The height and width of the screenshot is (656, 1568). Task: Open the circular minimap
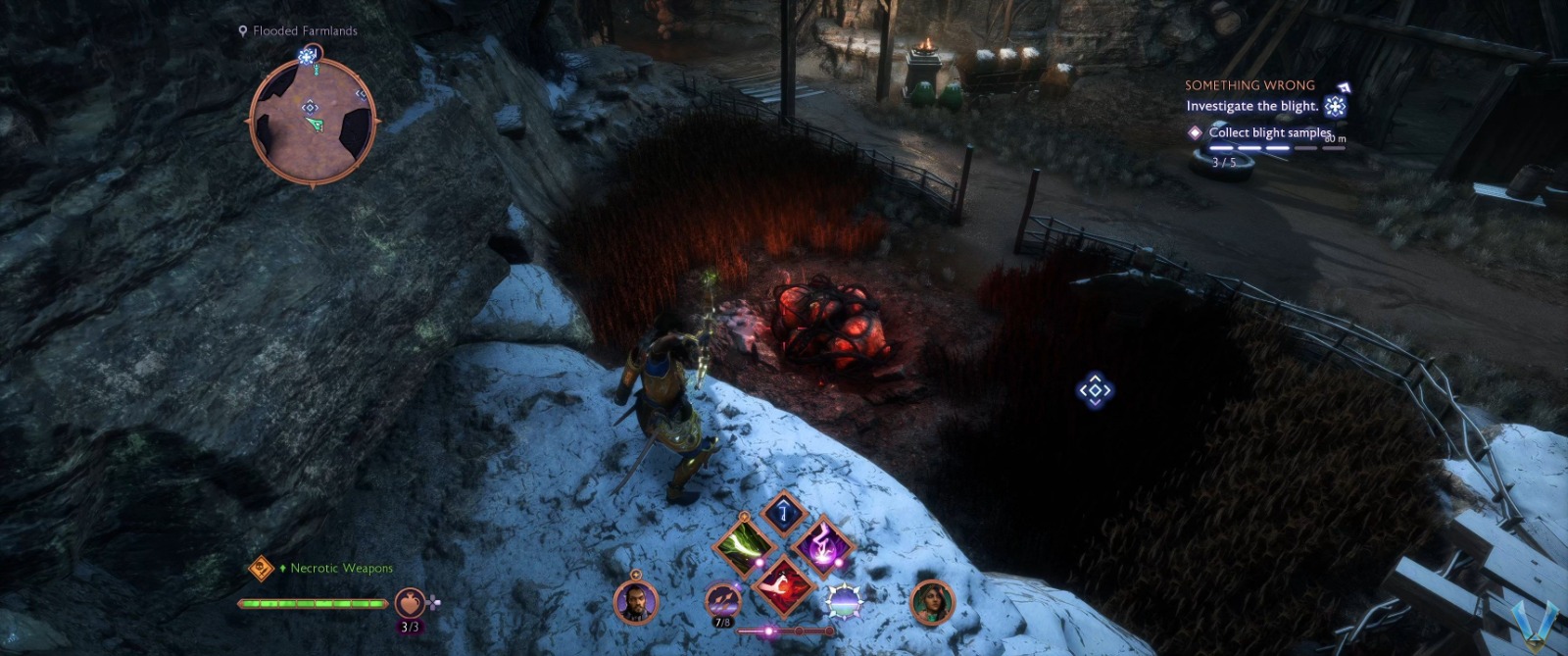[x=313, y=121]
